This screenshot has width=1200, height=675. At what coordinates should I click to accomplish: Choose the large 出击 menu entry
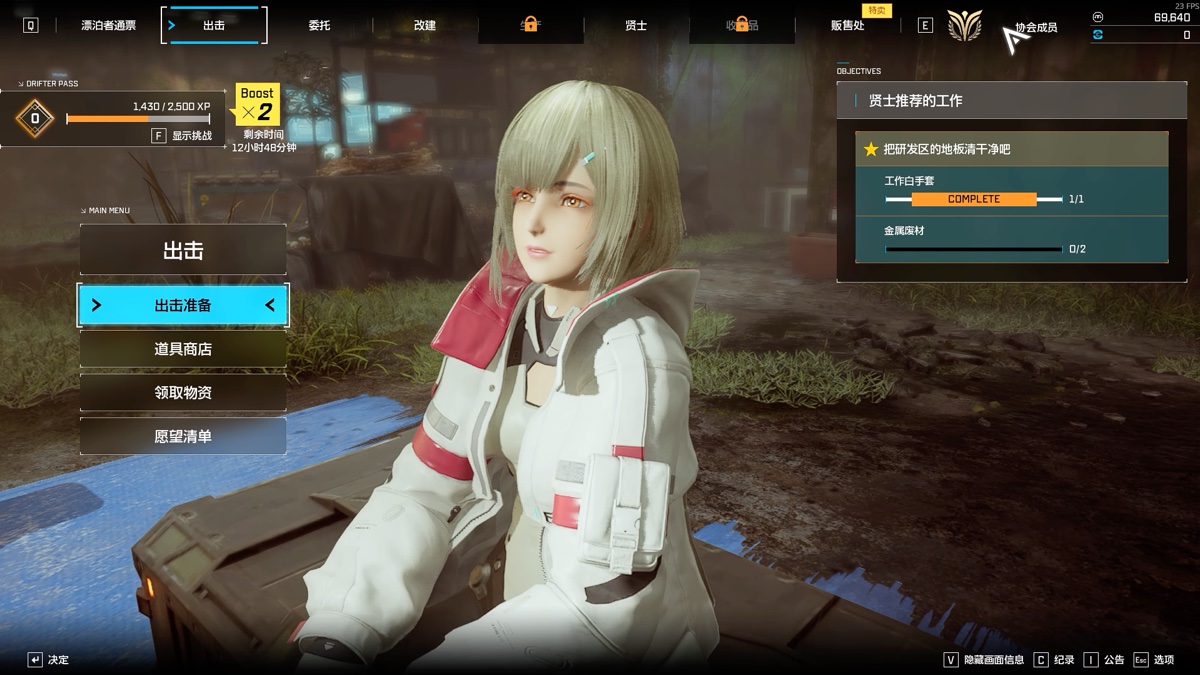coord(183,250)
